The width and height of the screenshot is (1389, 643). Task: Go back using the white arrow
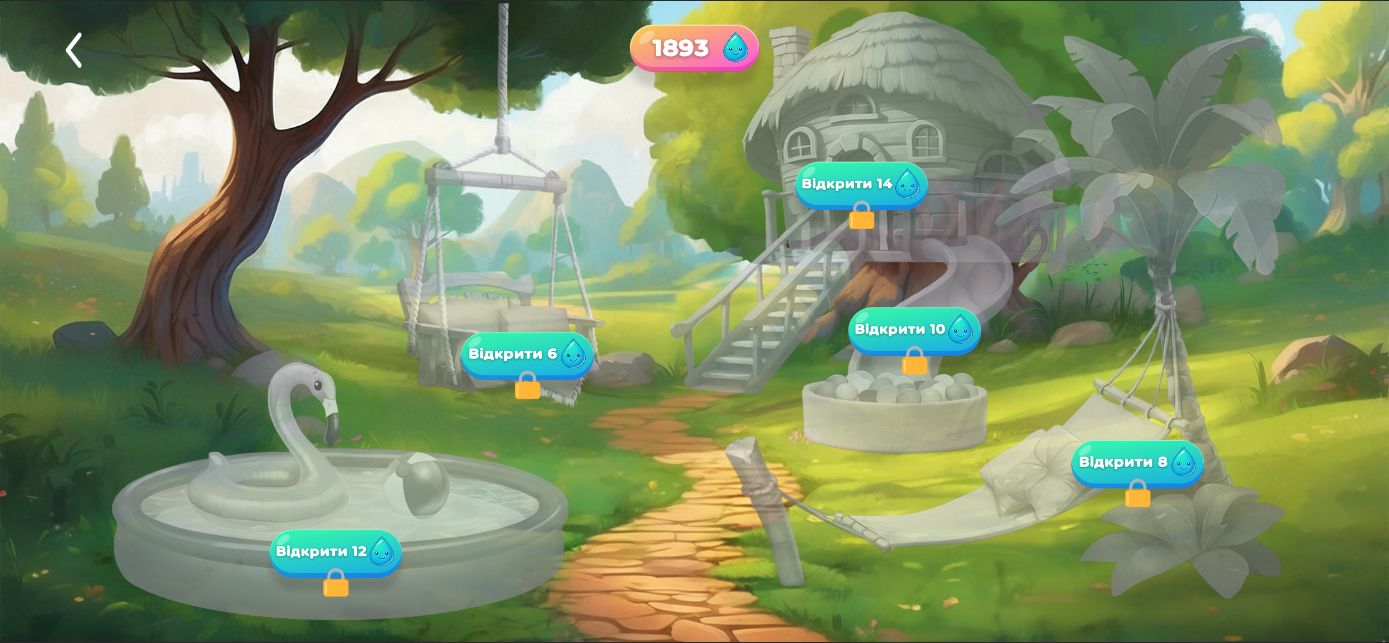[x=73, y=50]
